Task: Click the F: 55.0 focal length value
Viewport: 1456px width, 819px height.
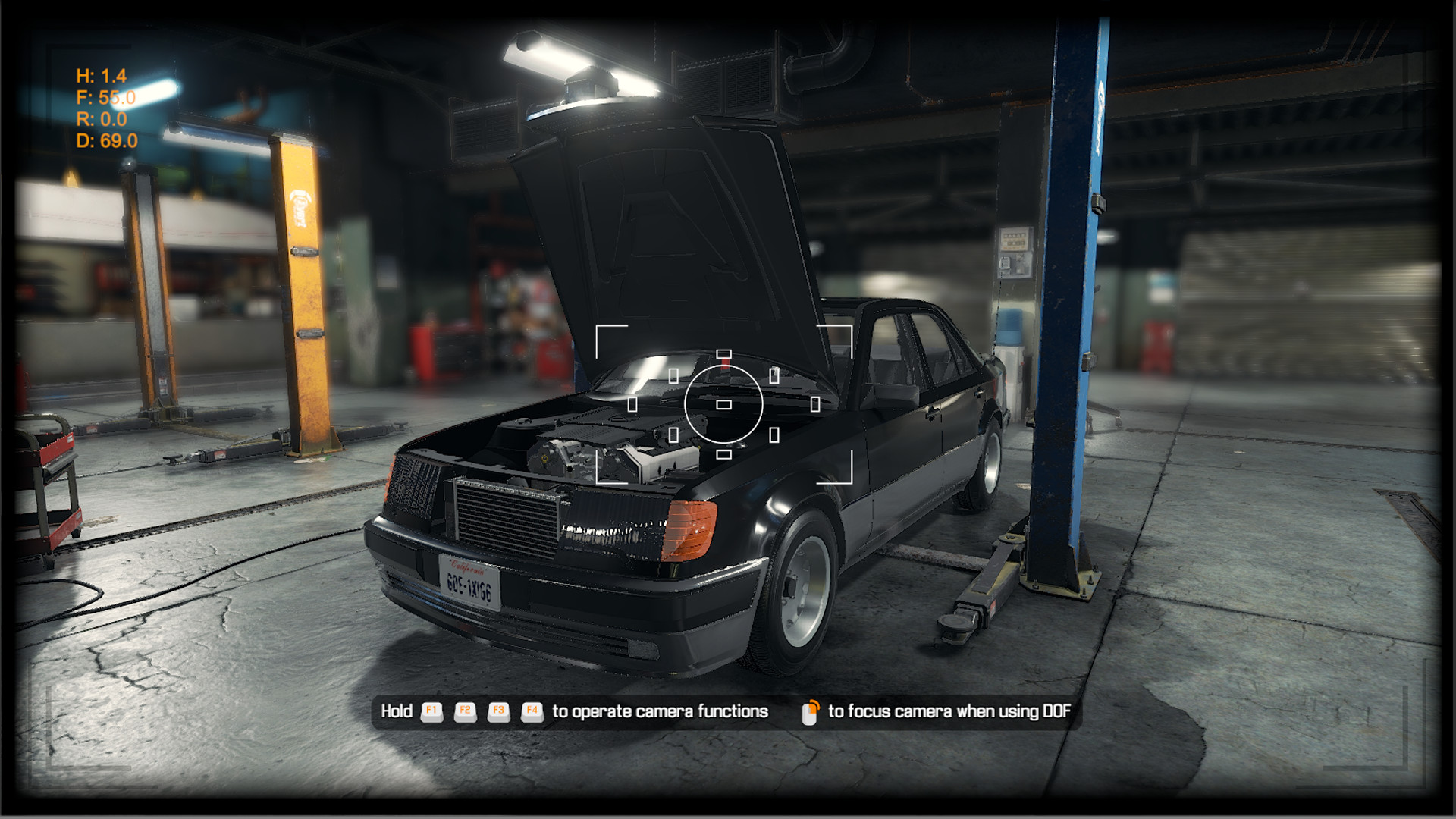Action: (x=103, y=97)
